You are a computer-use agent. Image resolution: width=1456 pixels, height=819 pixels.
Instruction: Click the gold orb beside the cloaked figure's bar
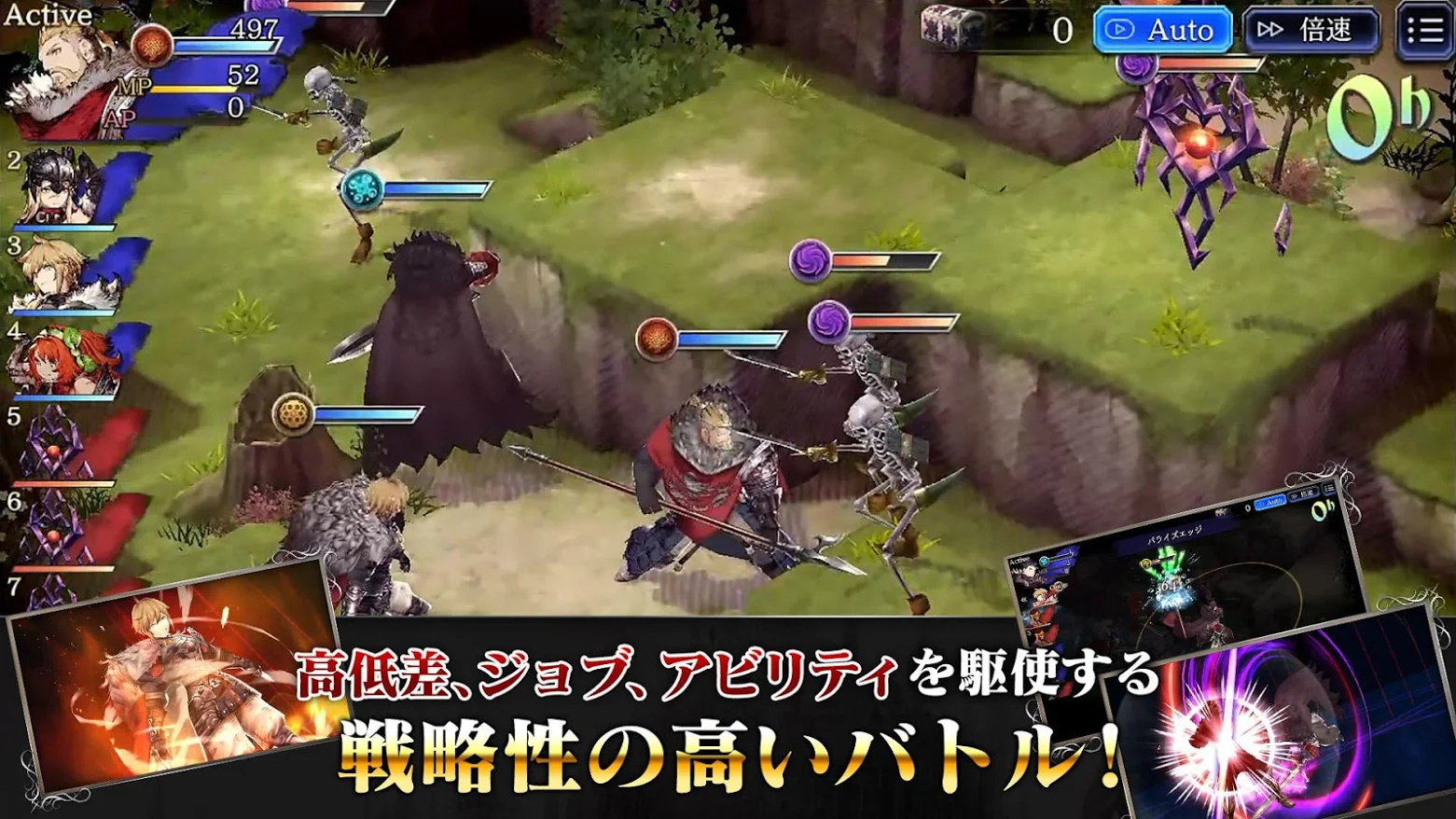[290, 414]
